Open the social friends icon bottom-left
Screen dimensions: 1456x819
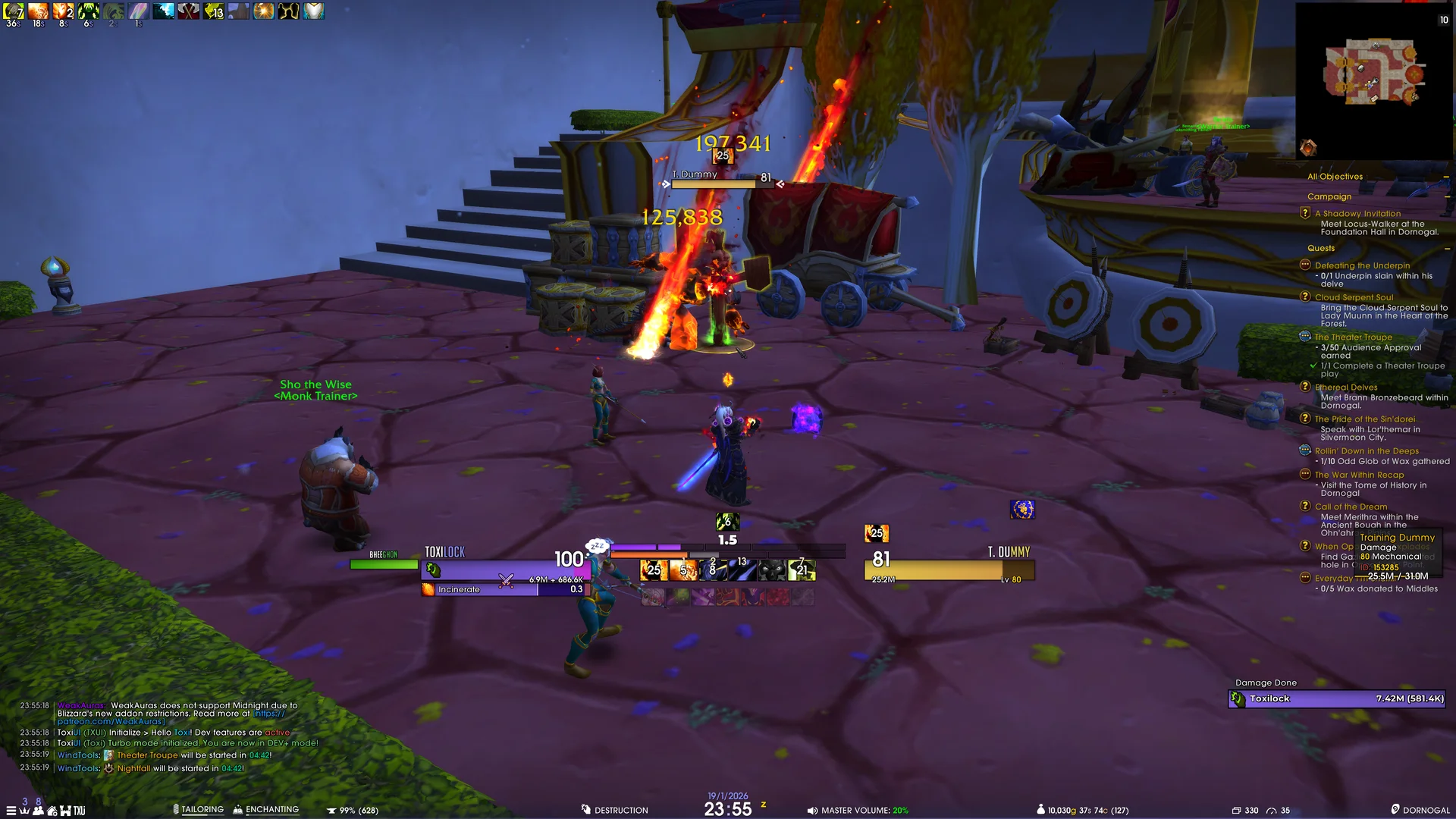[39, 809]
